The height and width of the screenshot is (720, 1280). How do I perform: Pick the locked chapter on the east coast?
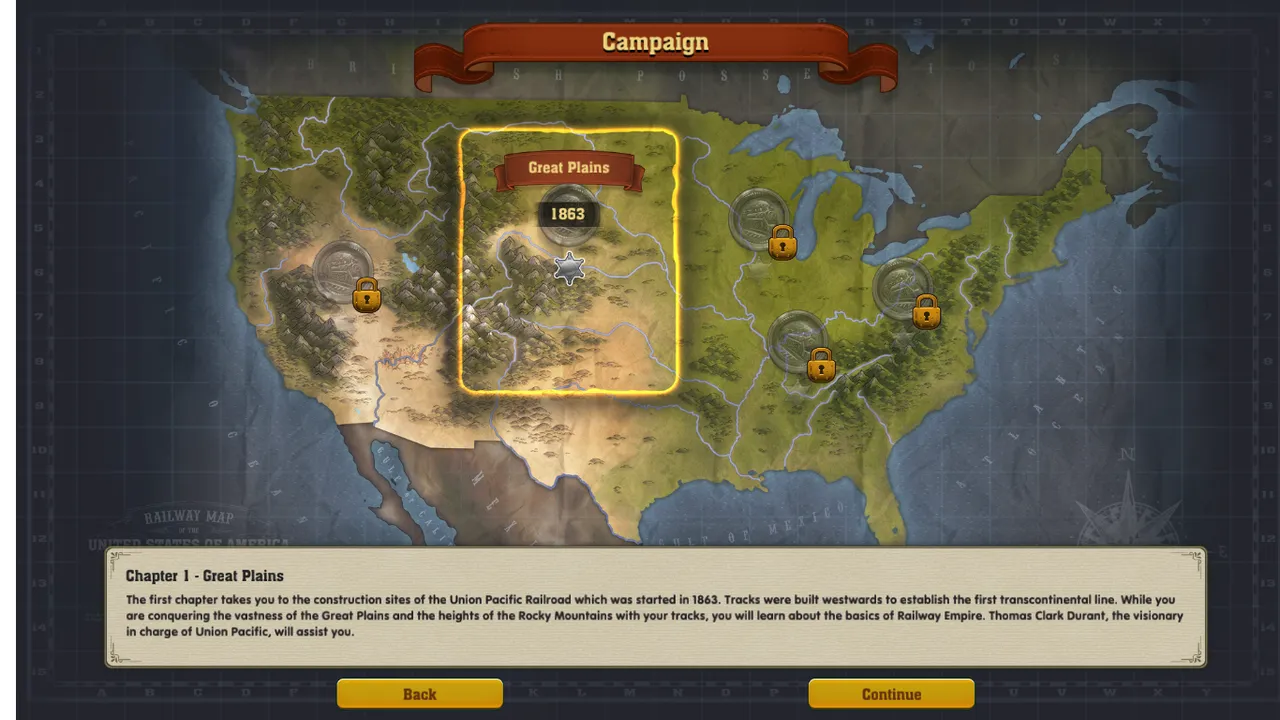903,289
